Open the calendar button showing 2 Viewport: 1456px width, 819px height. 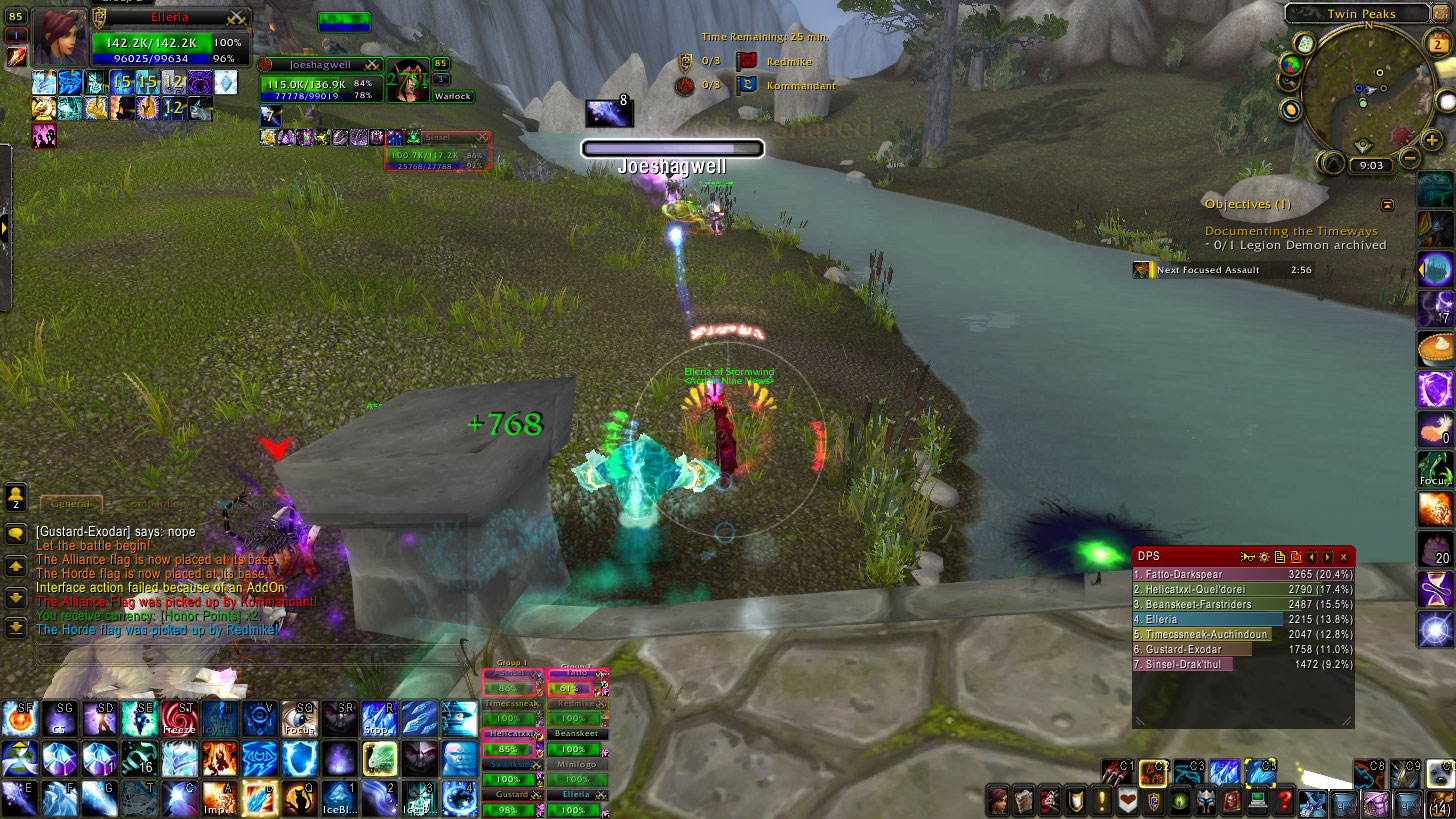point(1439,42)
